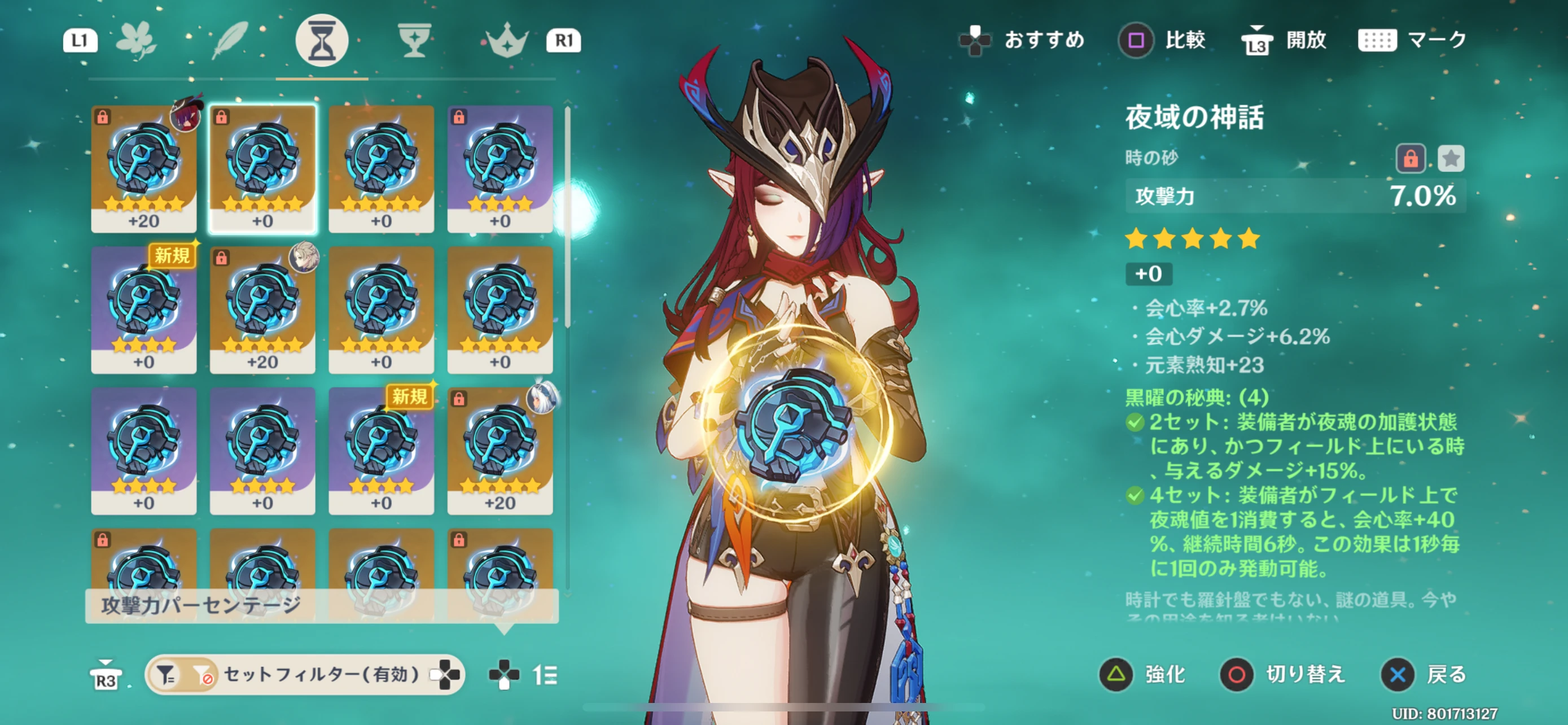This screenshot has width=1568, height=725.
Task: Open the goblet artifact tab
Action: (414, 40)
